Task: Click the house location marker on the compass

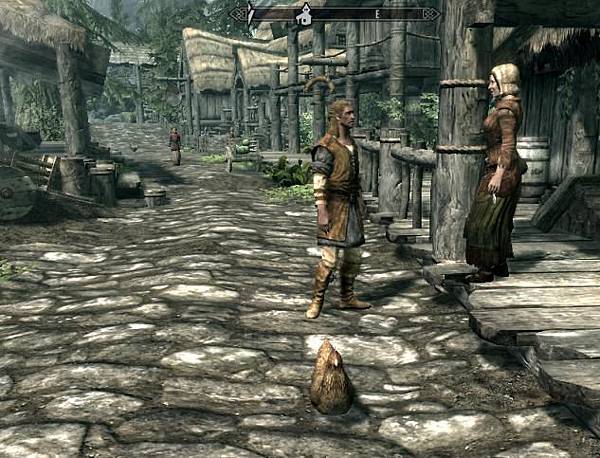Action: click(x=304, y=15)
